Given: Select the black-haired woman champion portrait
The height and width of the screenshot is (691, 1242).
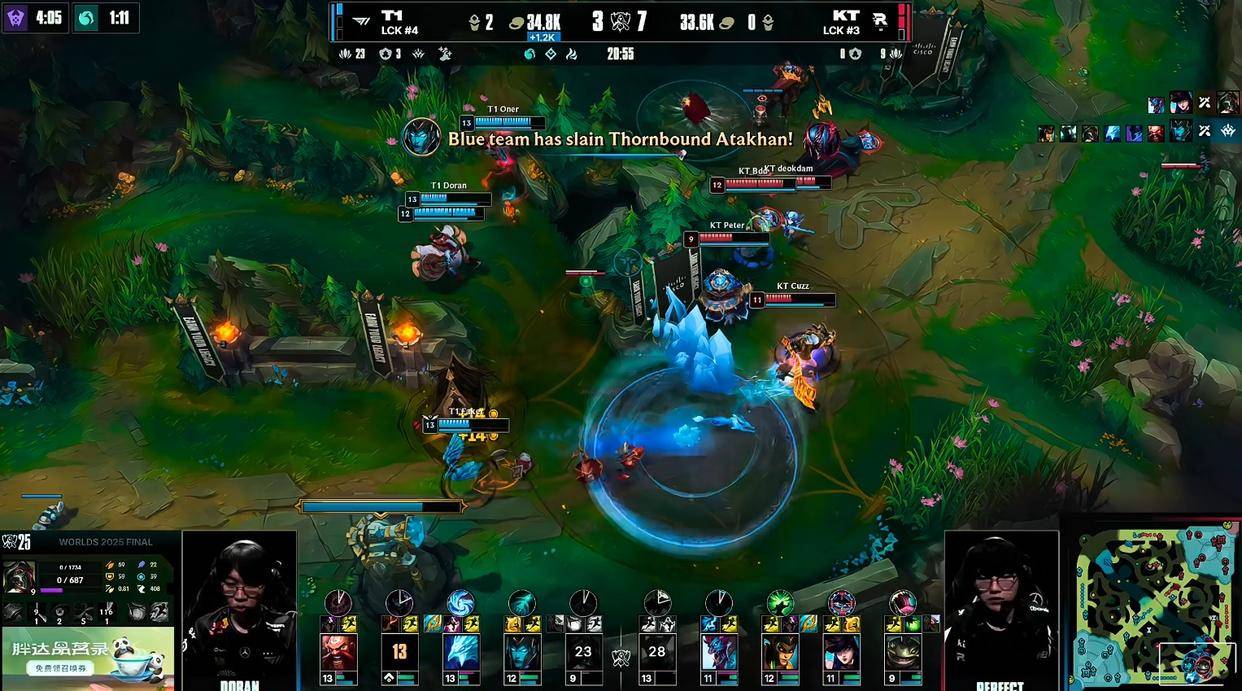Looking at the screenshot, I should 841,652.
